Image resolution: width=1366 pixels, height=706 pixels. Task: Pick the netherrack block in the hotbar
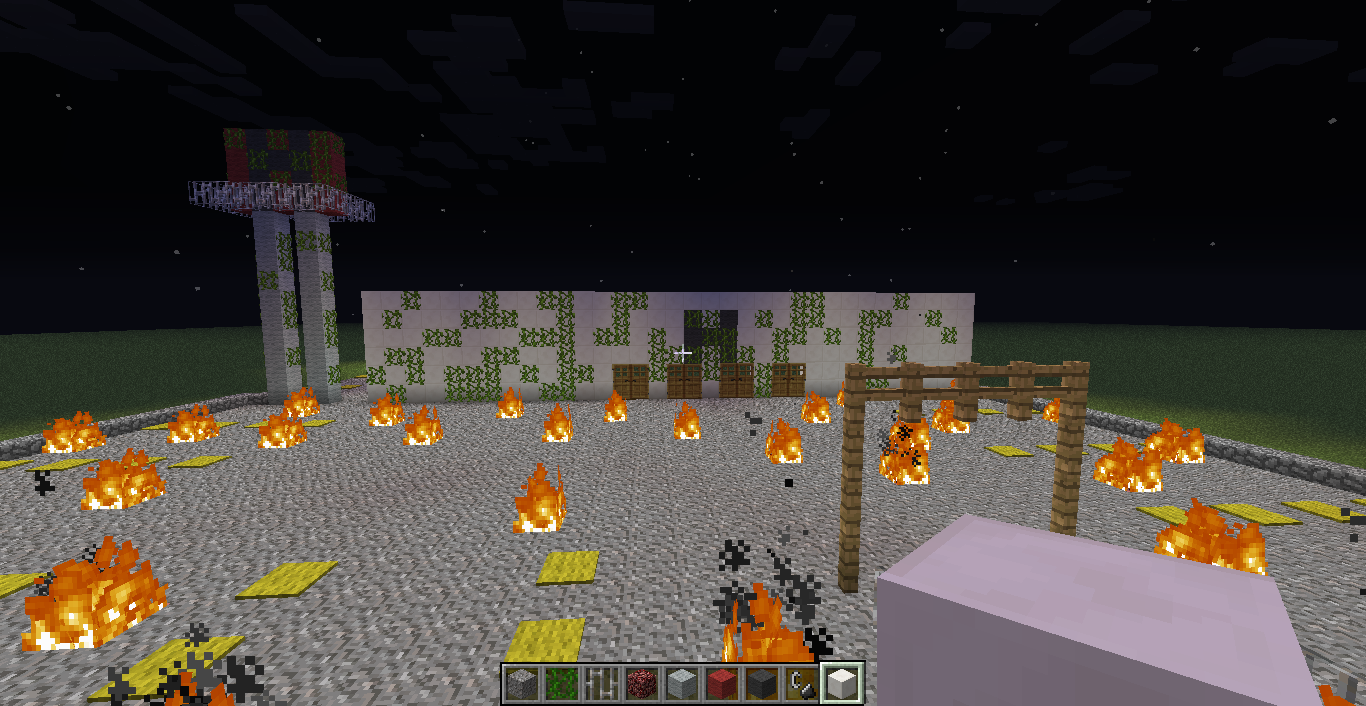point(640,684)
